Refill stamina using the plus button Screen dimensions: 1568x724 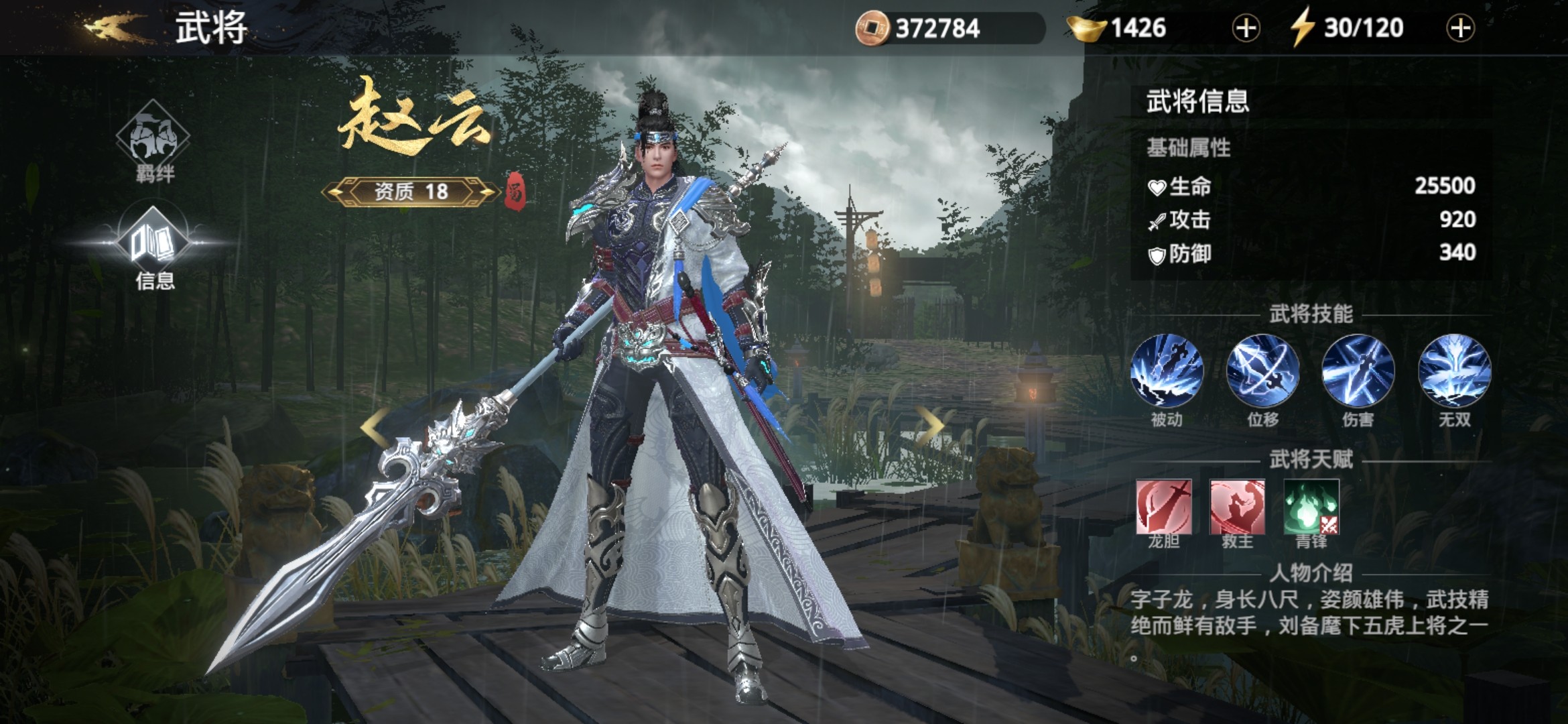1460,29
